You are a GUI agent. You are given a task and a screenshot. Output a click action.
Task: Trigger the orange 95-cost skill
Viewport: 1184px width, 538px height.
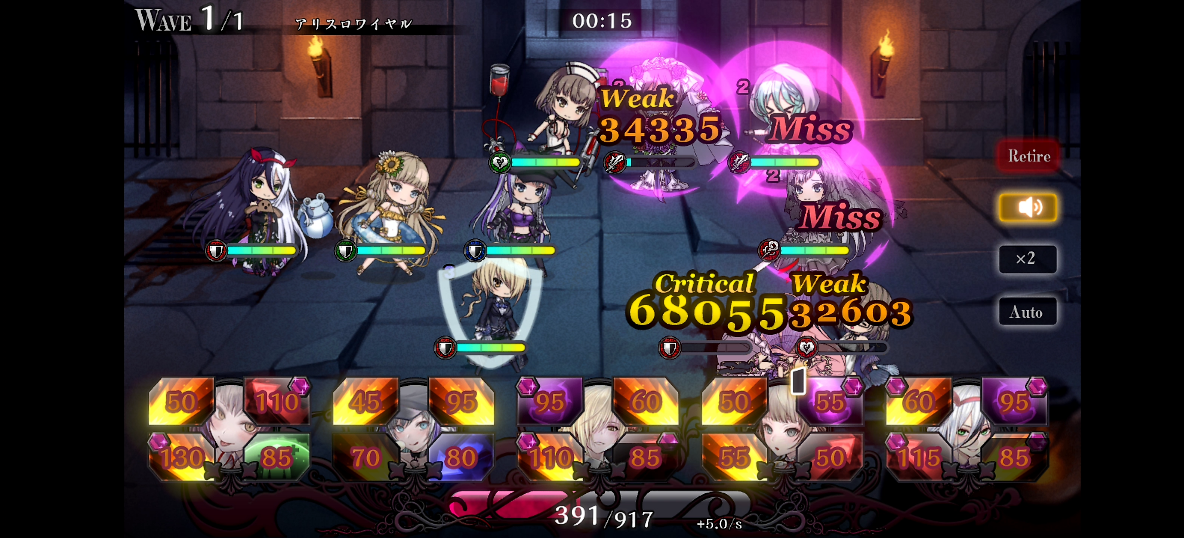point(461,402)
